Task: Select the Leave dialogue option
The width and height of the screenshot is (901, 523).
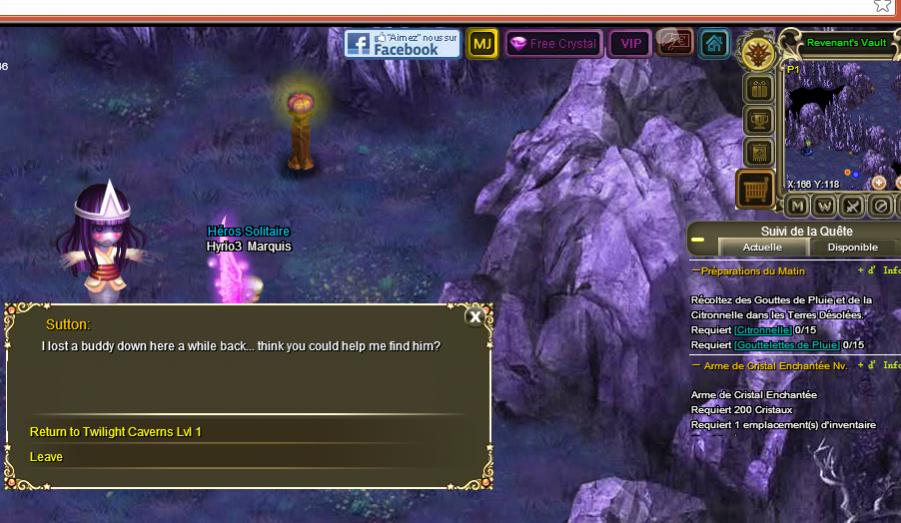Action: click(x=46, y=457)
